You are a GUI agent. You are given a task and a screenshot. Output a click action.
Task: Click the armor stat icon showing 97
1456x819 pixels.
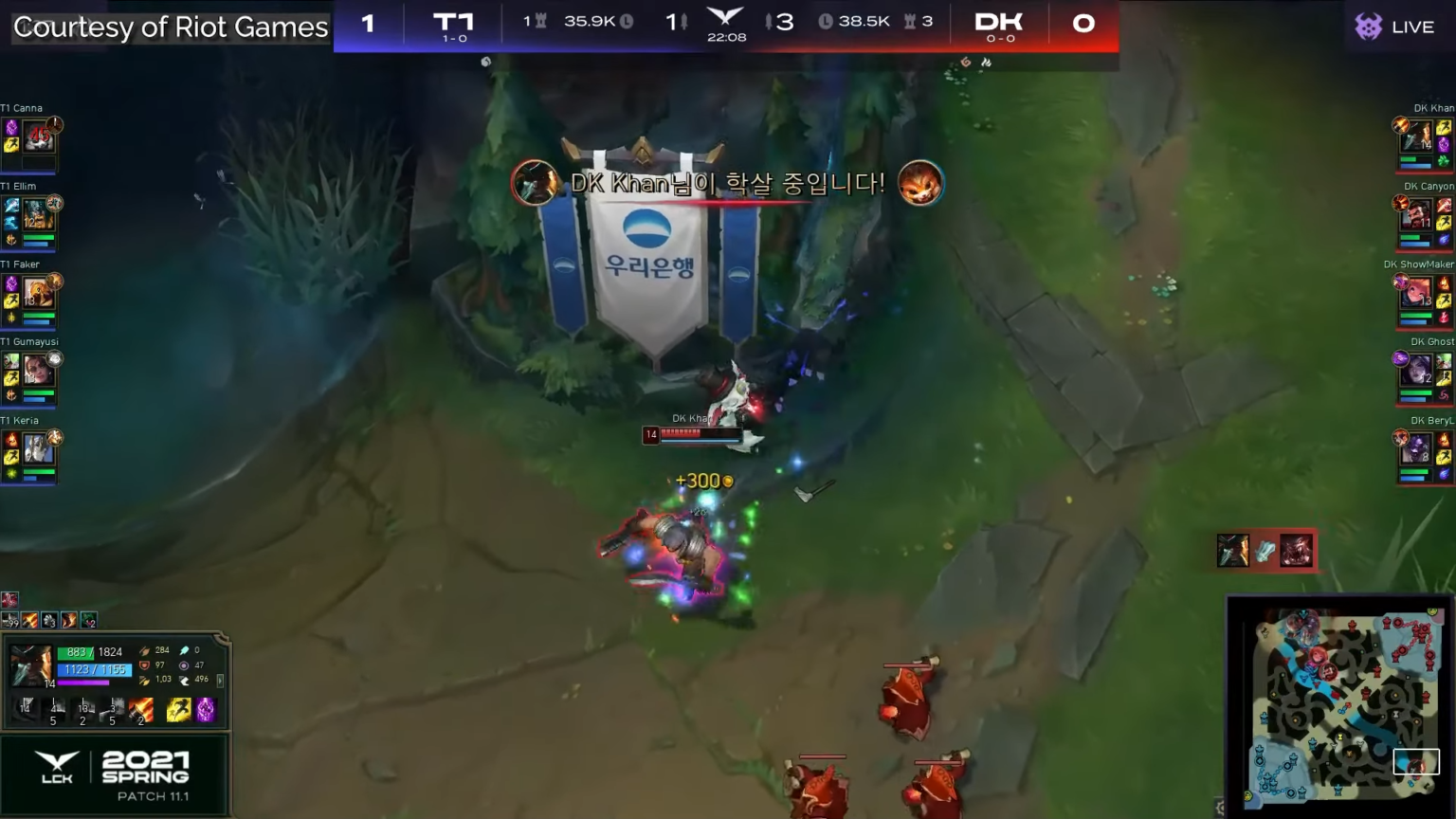(x=145, y=665)
